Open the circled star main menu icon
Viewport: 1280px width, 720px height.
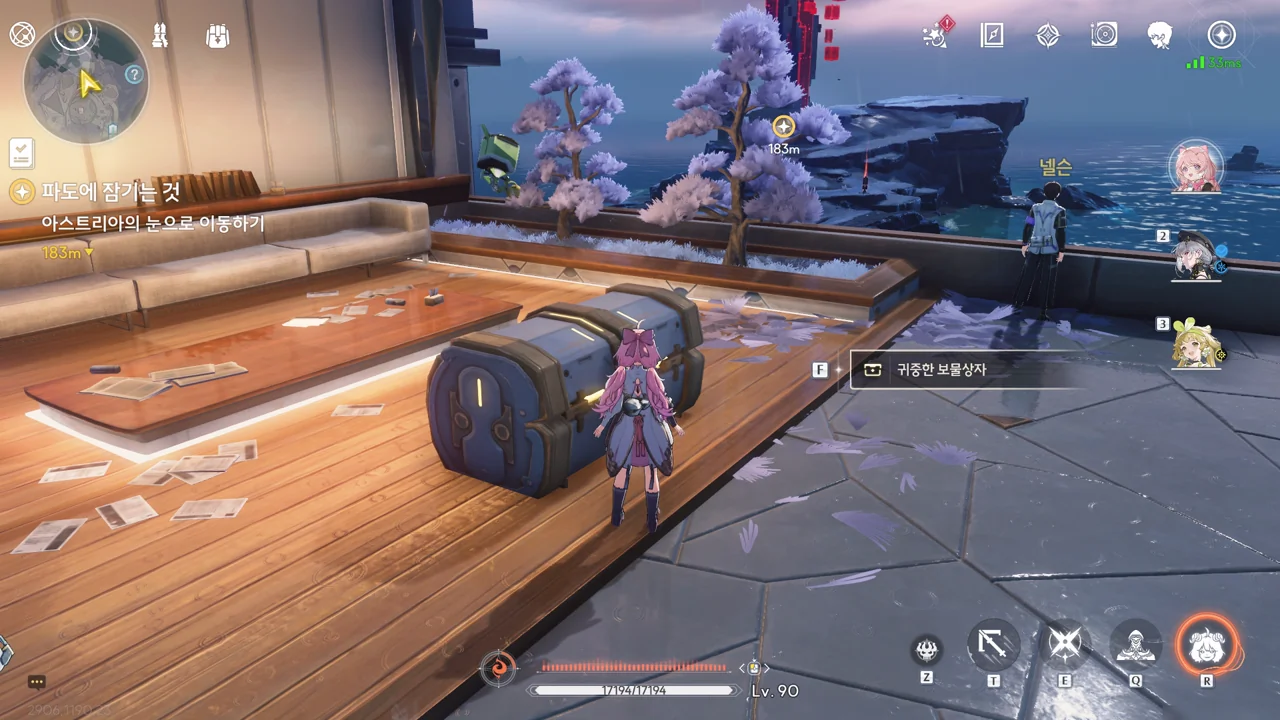[1221, 35]
